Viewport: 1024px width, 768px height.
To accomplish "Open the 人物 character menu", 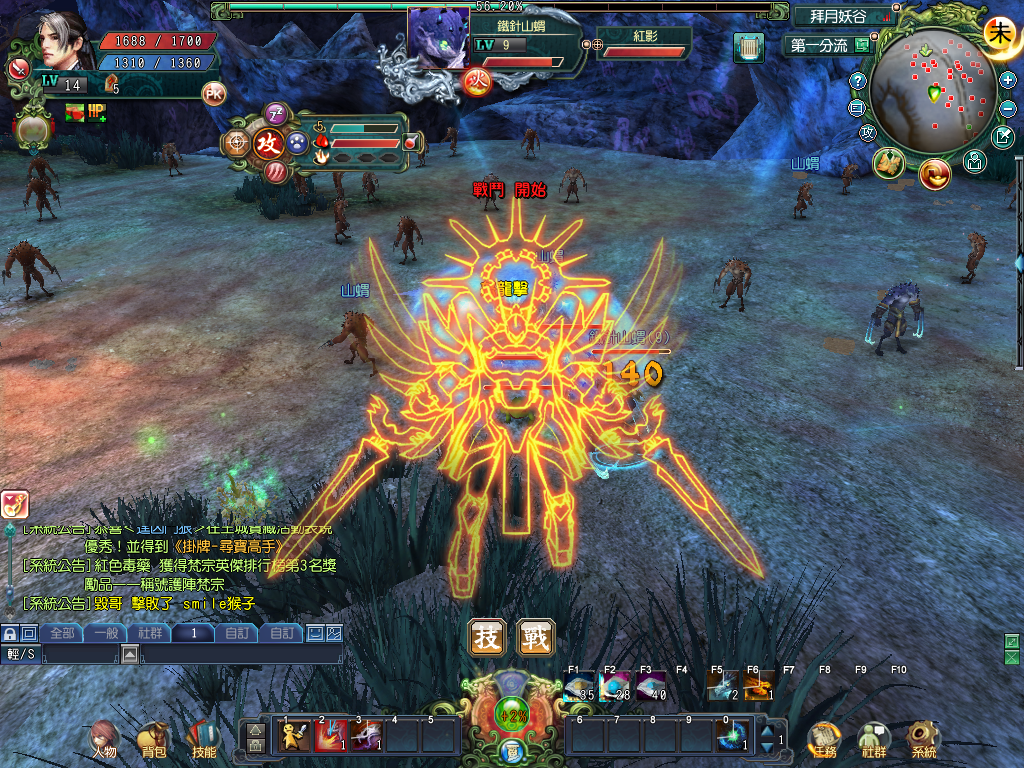I will click(104, 740).
